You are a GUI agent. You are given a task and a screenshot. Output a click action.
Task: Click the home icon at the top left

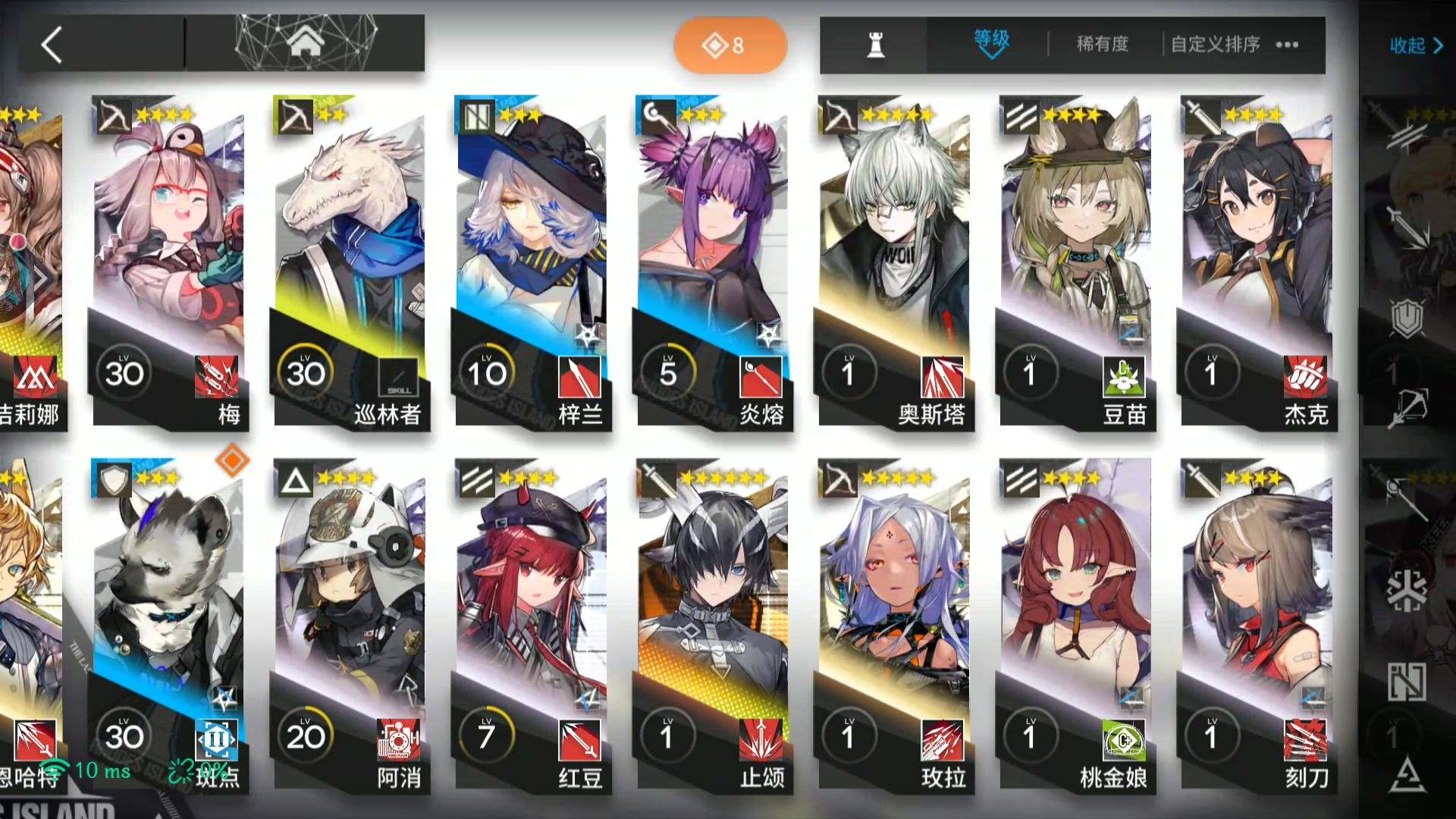[x=306, y=44]
